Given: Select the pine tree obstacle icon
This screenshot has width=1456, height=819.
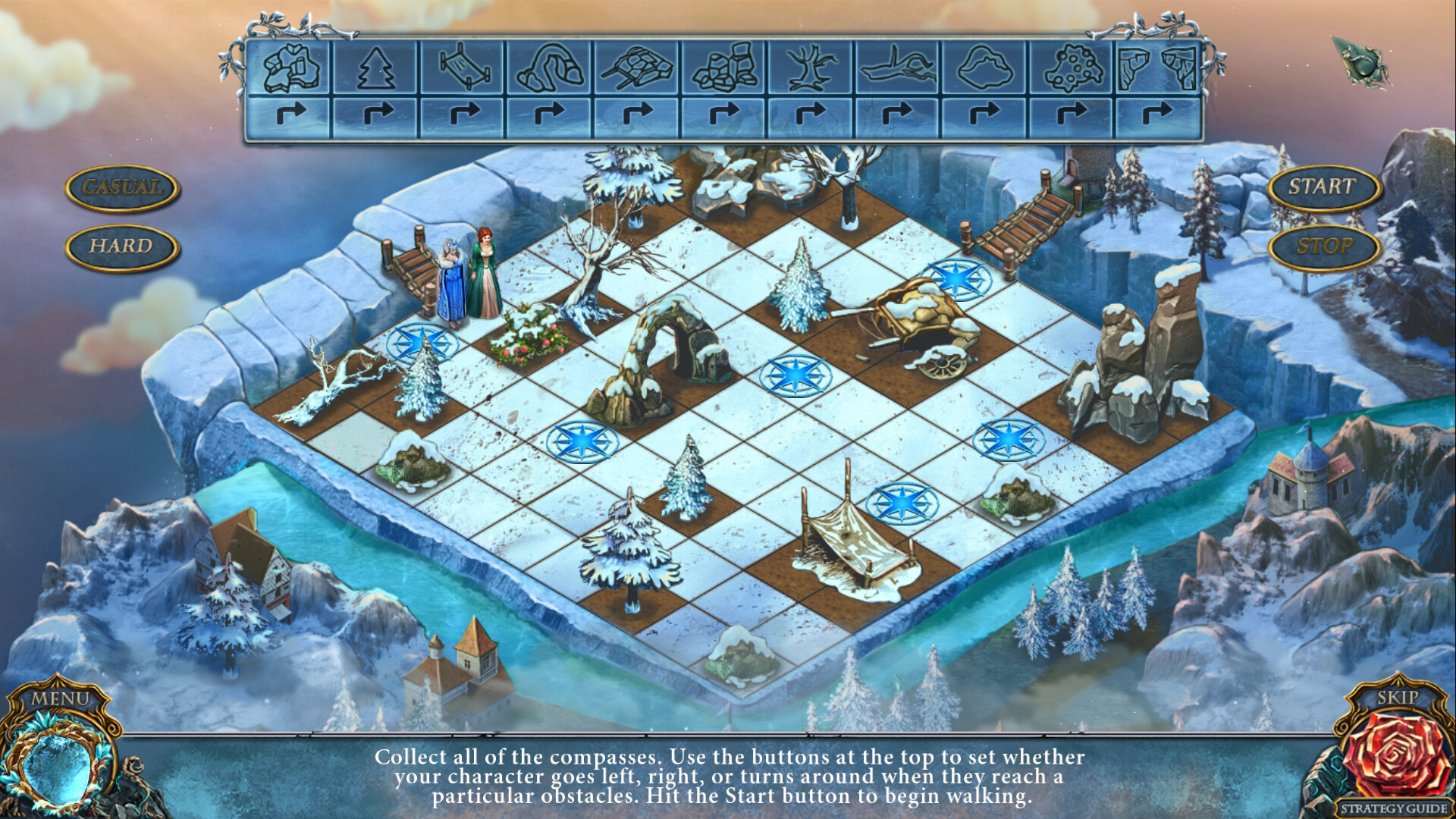Looking at the screenshot, I should (x=377, y=70).
